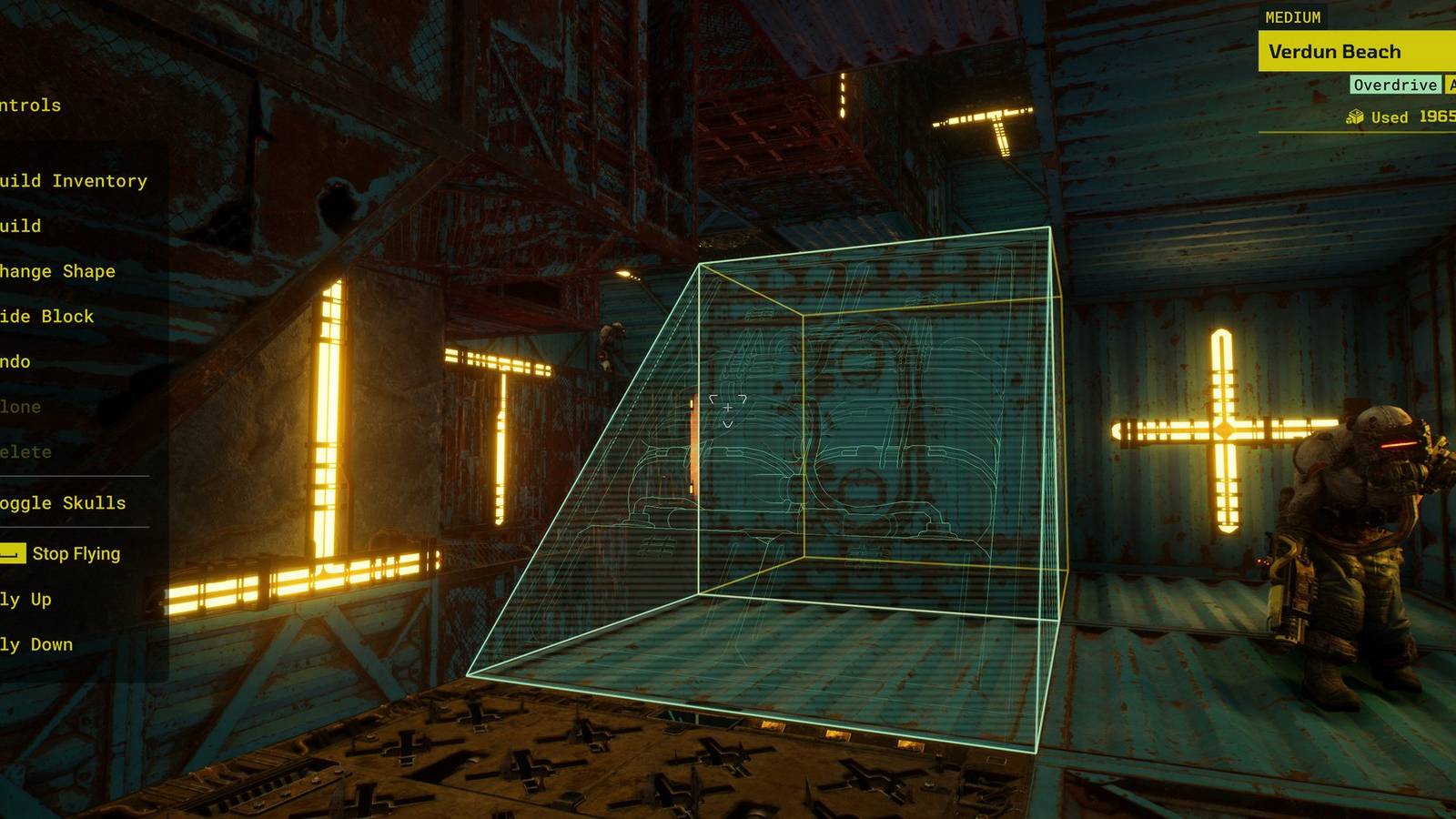Screen dimensions: 1456x819
Task: Open the Controls menu
Action: (29, 105)
